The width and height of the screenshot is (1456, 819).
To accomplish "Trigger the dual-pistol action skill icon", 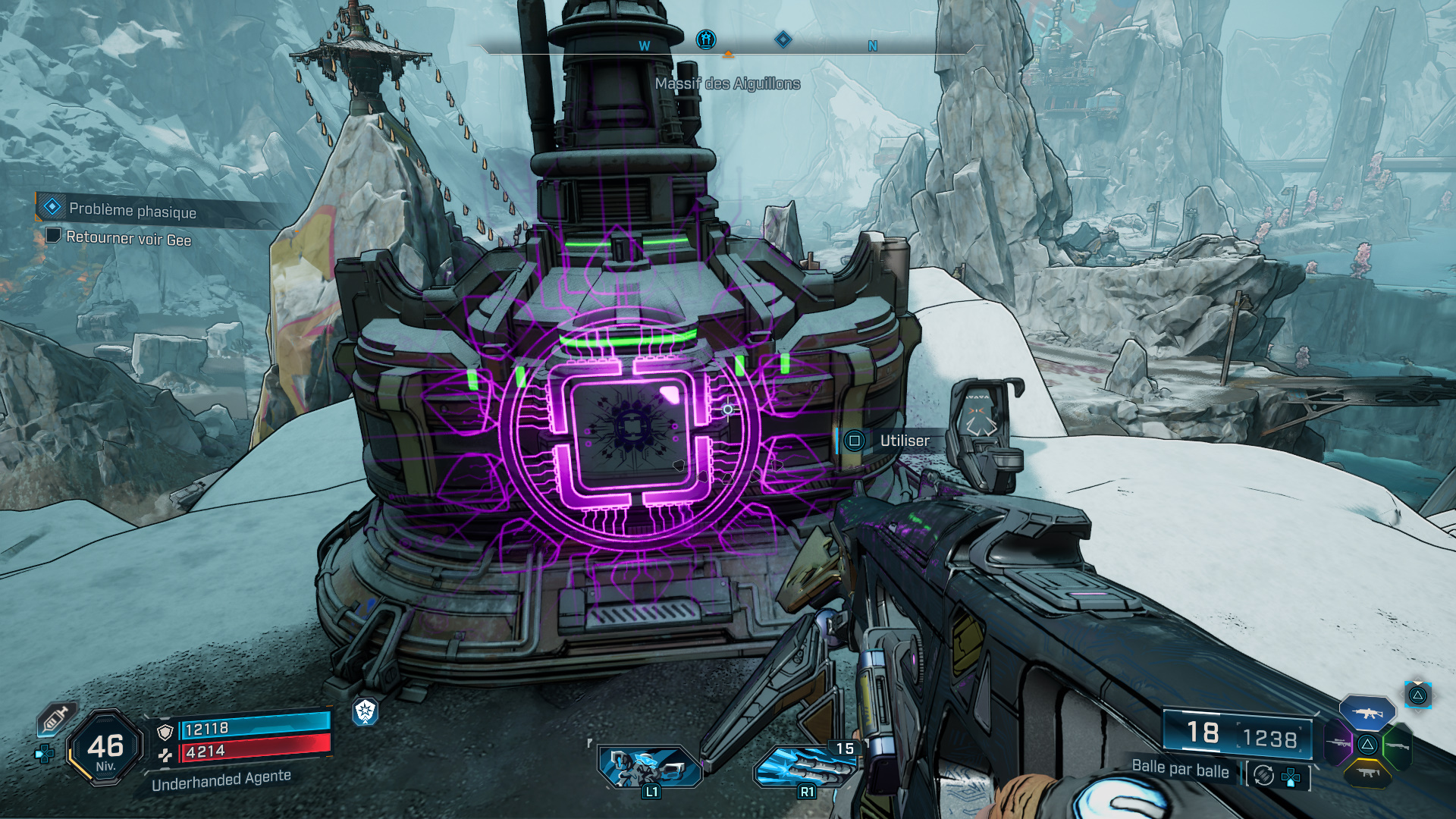I will 650,766.
